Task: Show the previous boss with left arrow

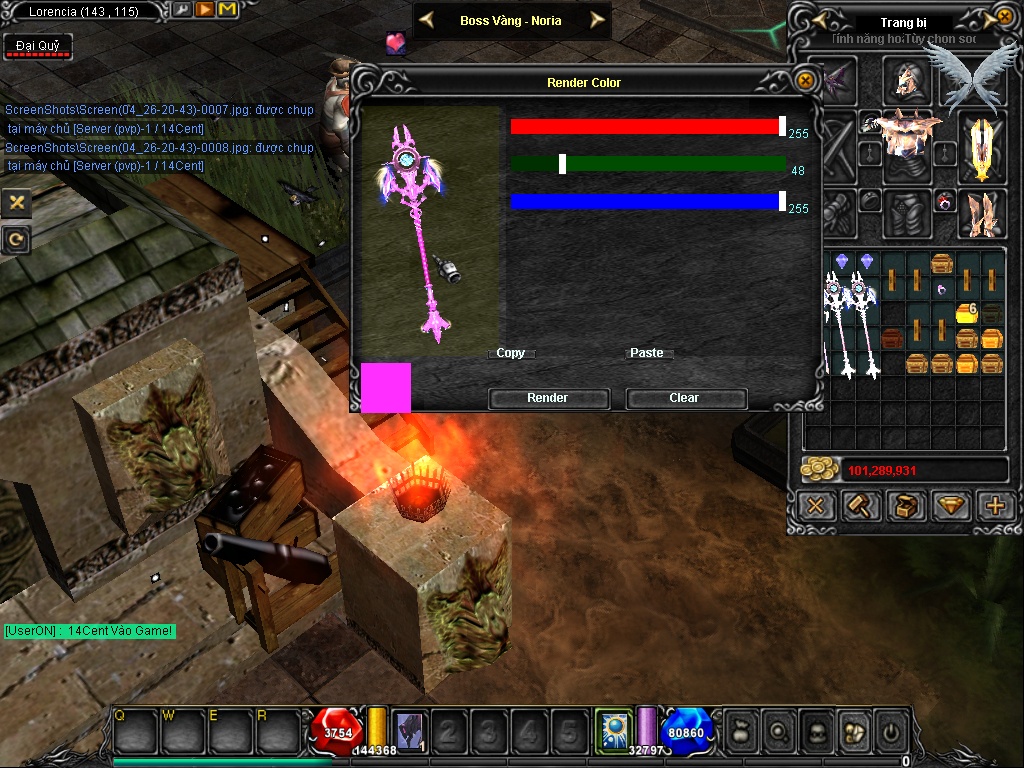Action: click(x=426, y=20)
